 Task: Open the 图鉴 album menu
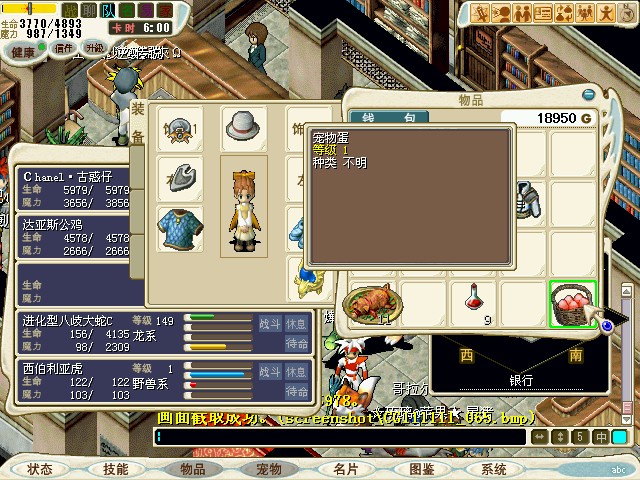(x=421, y=469)
